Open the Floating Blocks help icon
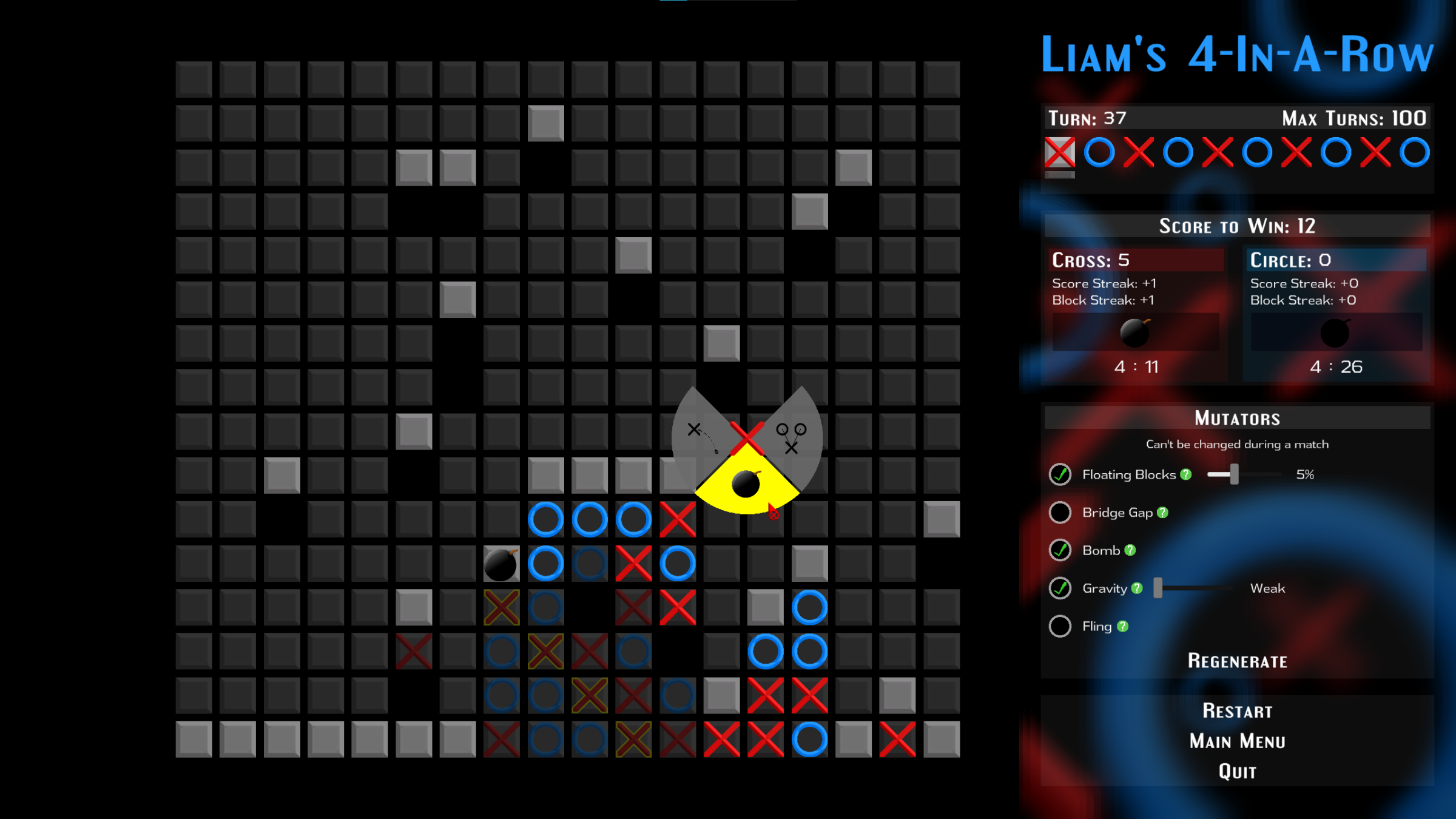The height and width of the screenshot is (819, 1456). pos(1186,474)
